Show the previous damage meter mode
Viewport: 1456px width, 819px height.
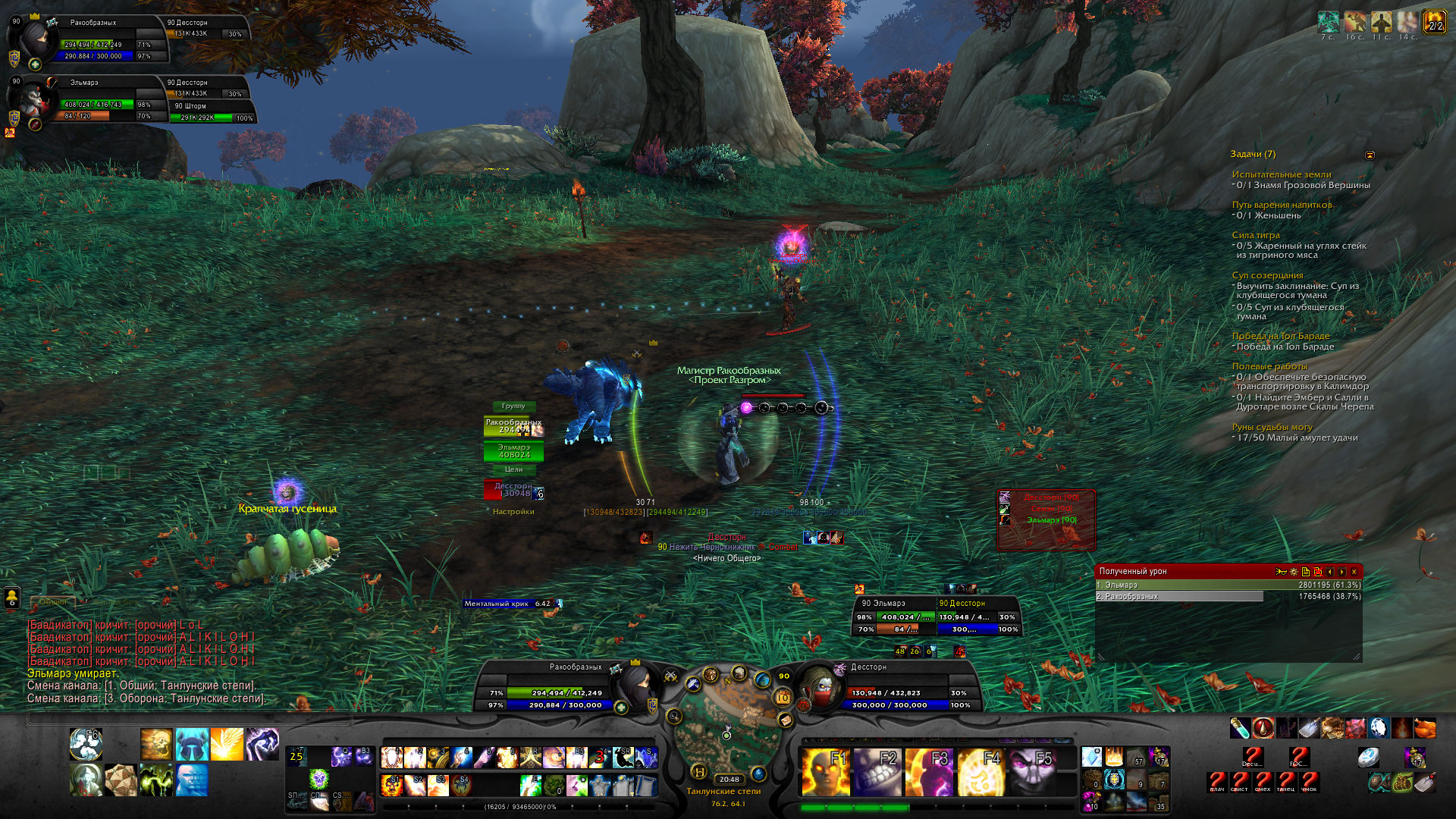pyautogui.click(x=1329, y=572)
